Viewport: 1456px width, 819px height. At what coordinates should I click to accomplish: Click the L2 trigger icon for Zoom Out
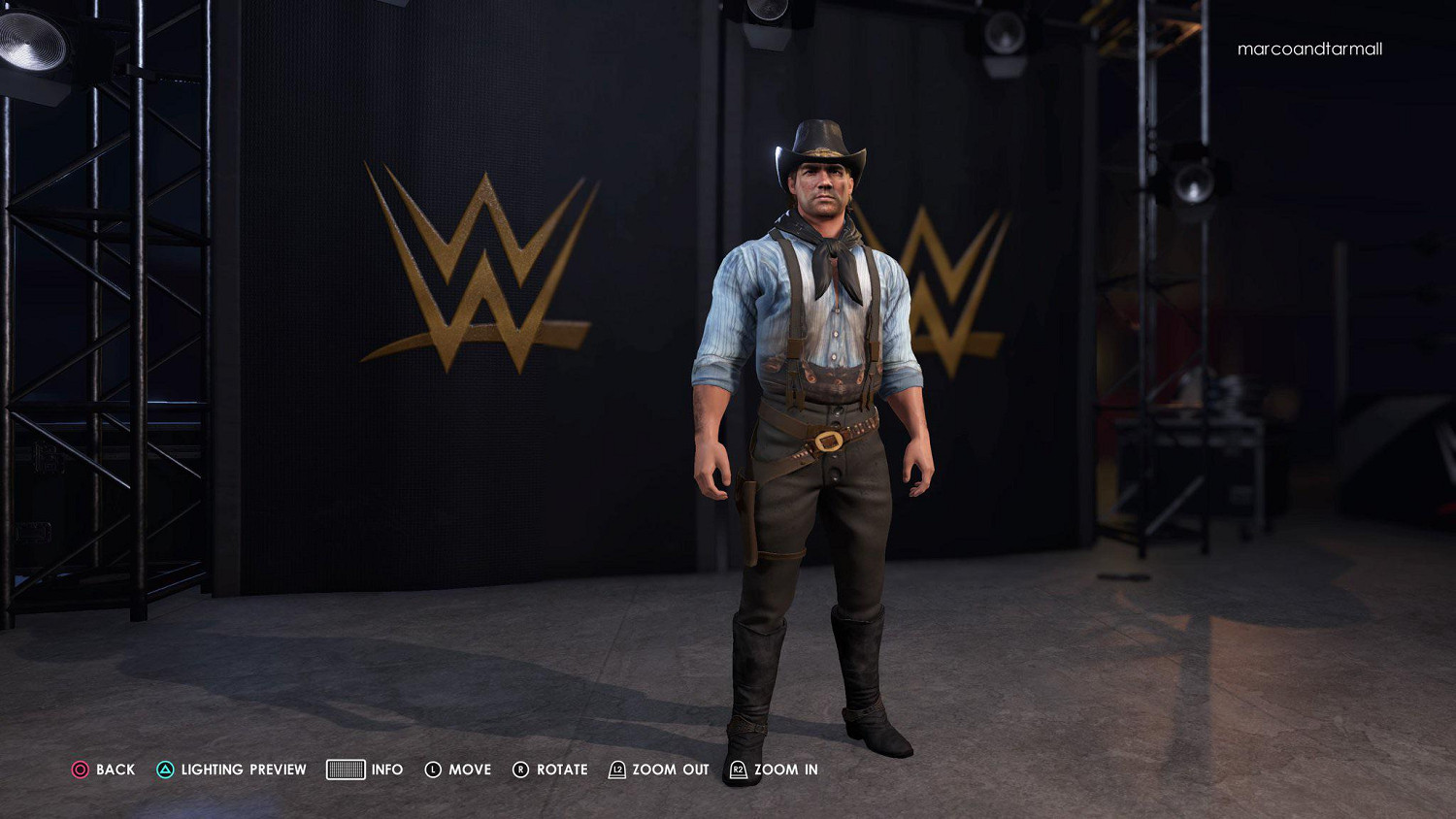tap(615, 769)
